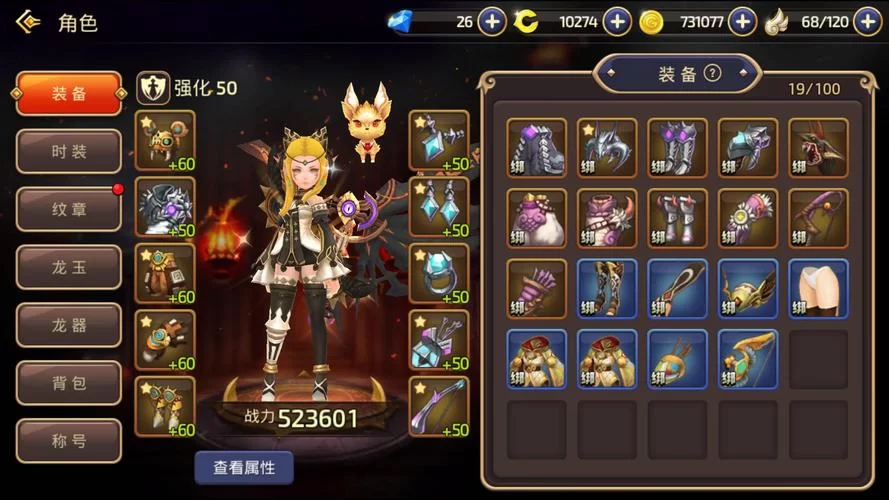Select the 龙玉 tab
This screenshot has height=500, width=889.
69,267
